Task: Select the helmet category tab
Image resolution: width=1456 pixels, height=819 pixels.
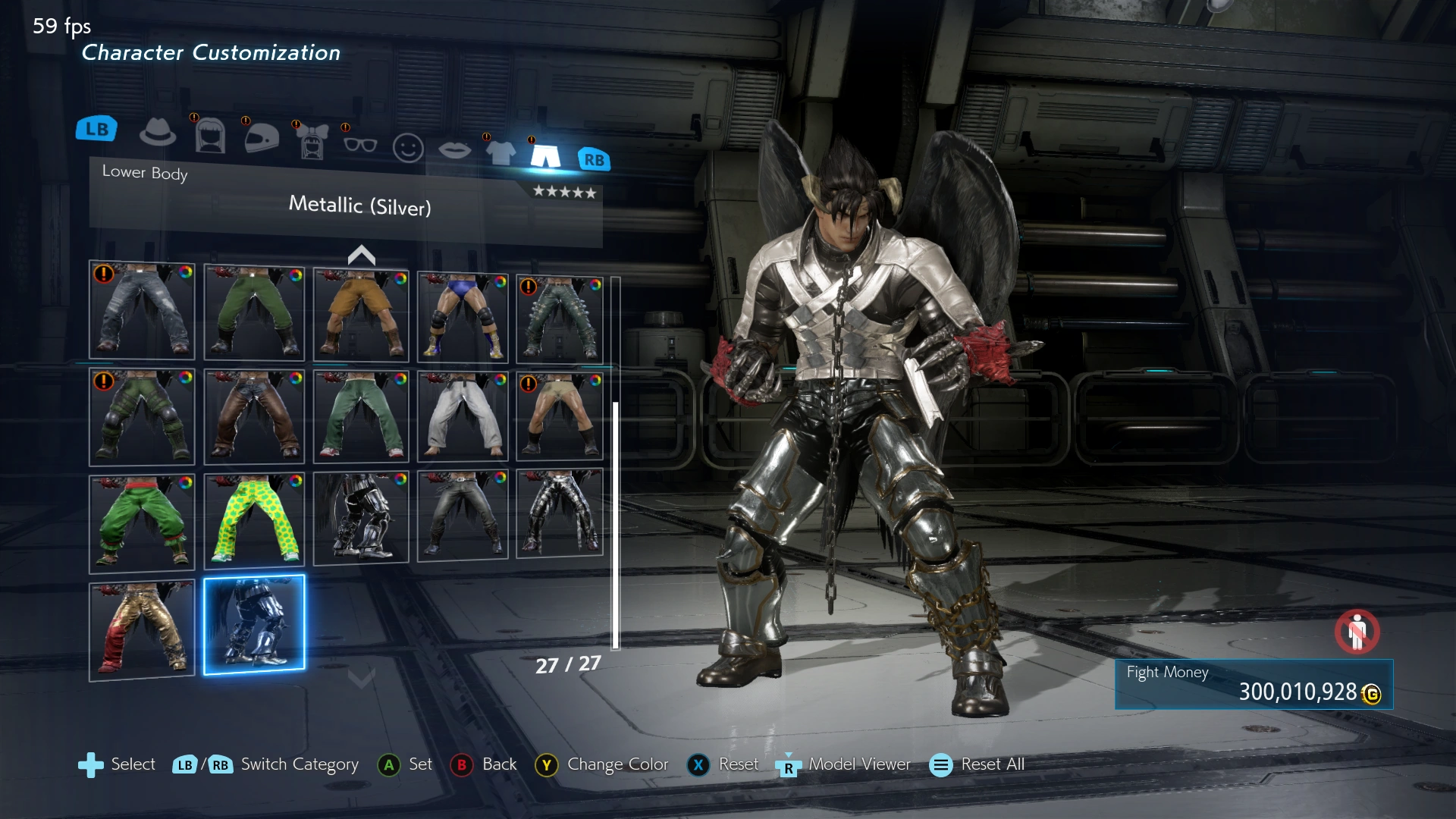Action: (x=262, y=138)
